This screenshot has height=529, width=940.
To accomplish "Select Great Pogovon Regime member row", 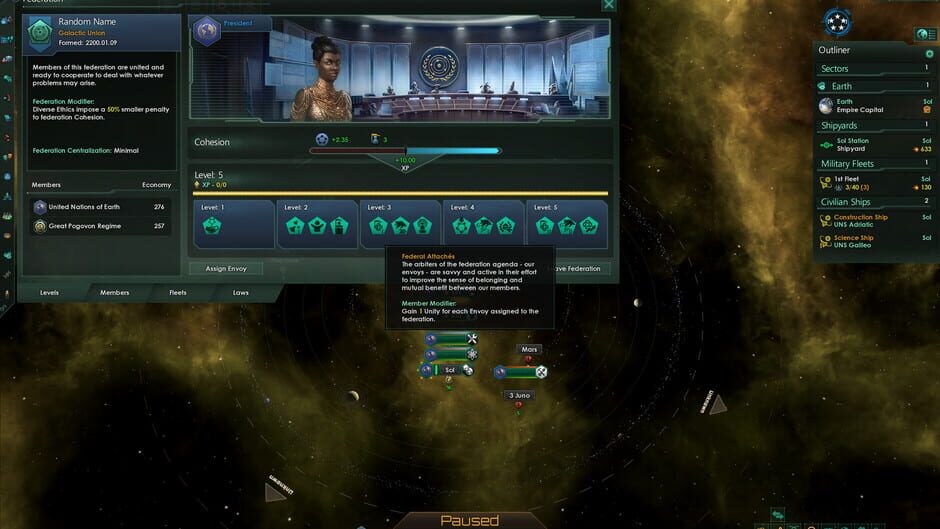I will click(98, 226).
